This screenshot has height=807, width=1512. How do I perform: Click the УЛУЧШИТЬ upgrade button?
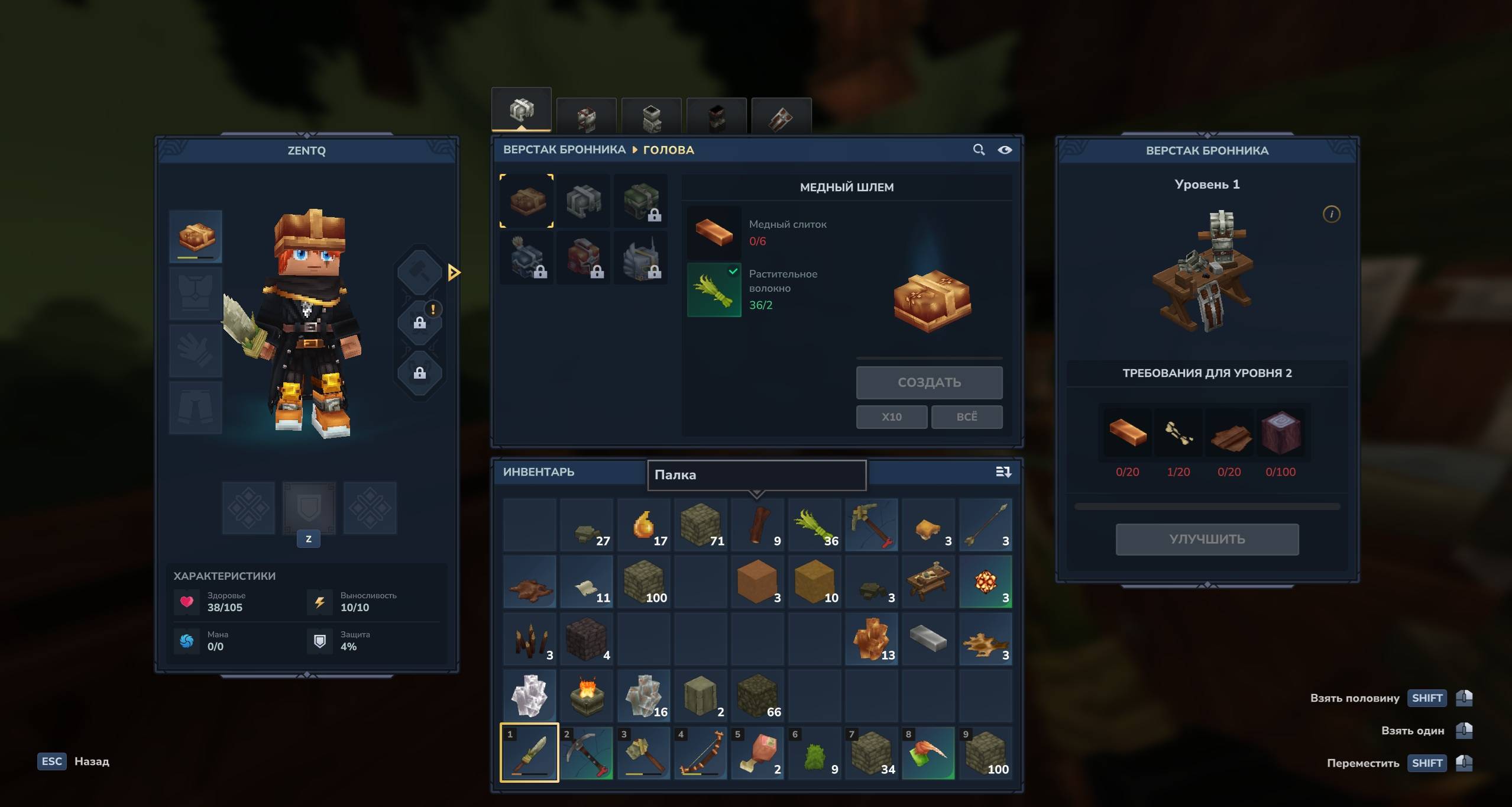[x=1207, y=539]
